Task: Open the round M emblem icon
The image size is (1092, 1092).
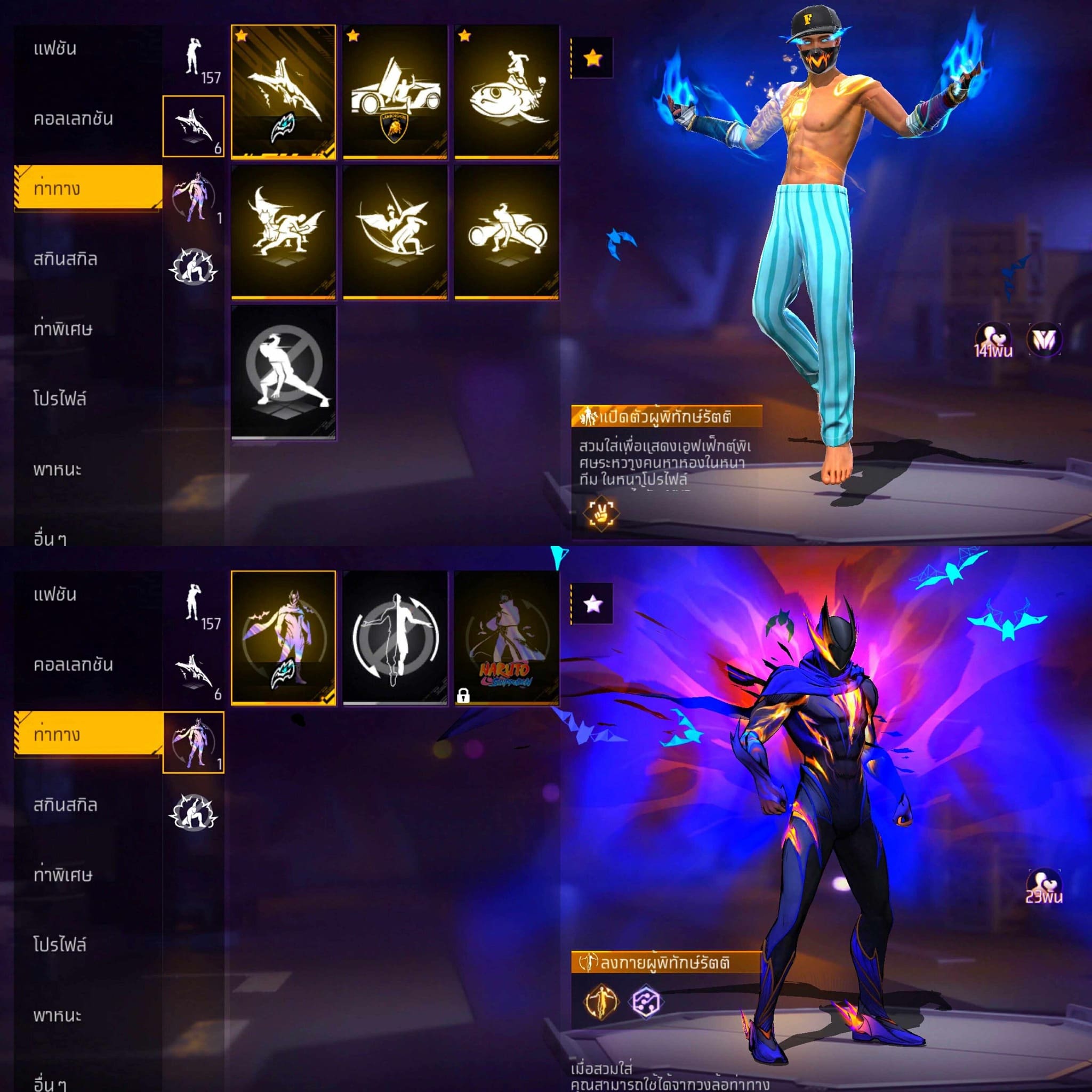Action: (1043, 339)
